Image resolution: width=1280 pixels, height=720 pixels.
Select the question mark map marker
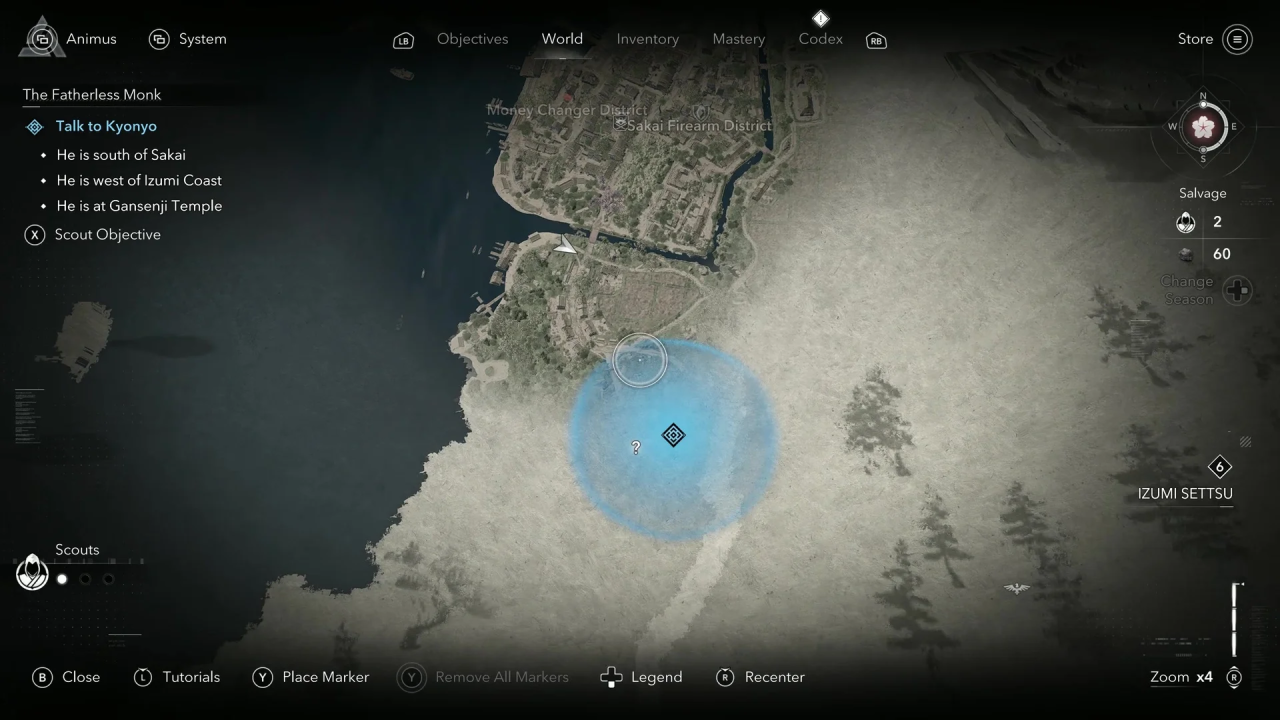[636, 448]
